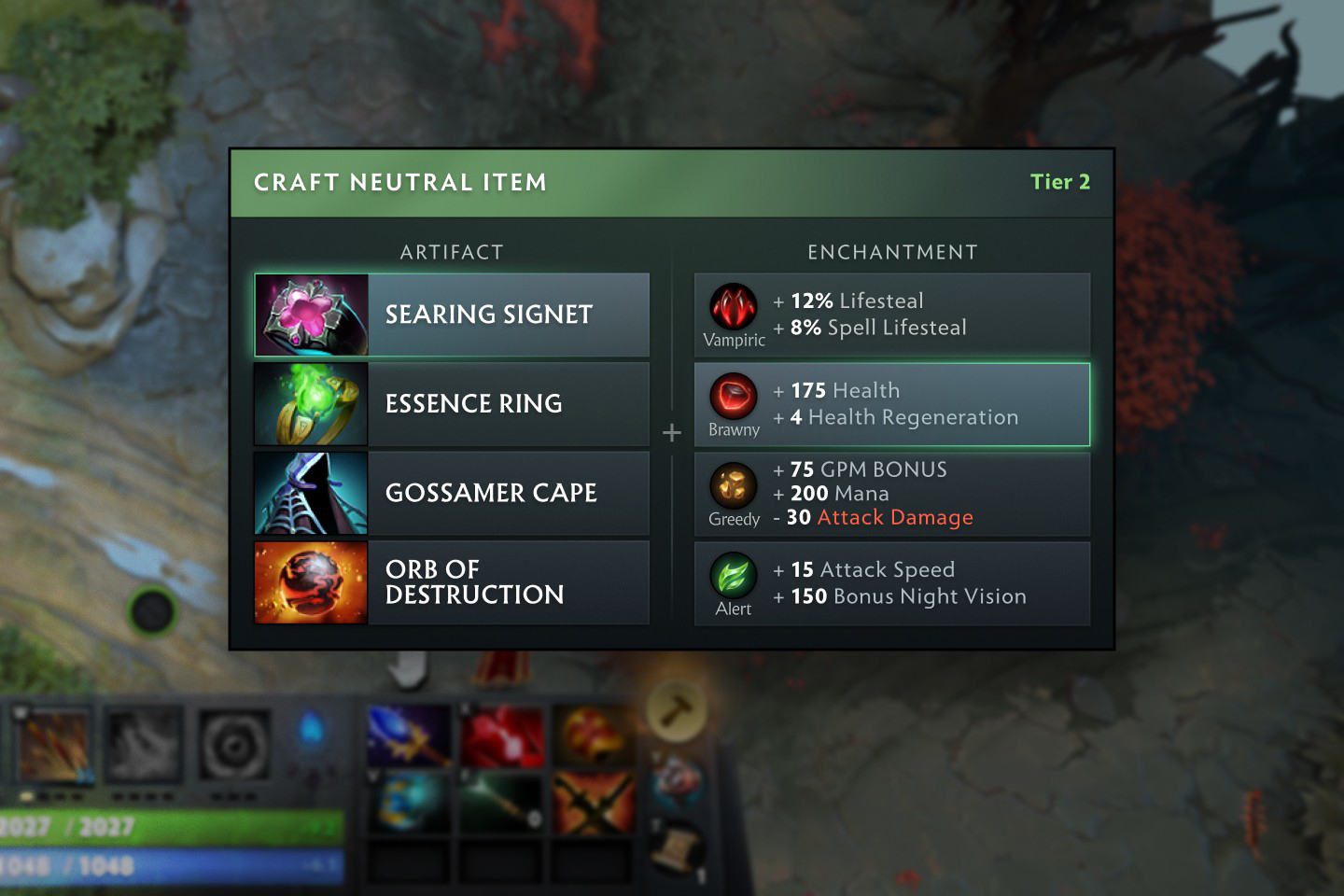The width and height of the screenshot is (1344, 896).
Task: Select the Greedy gold nugget icon
Action: (x=734, y=486)
